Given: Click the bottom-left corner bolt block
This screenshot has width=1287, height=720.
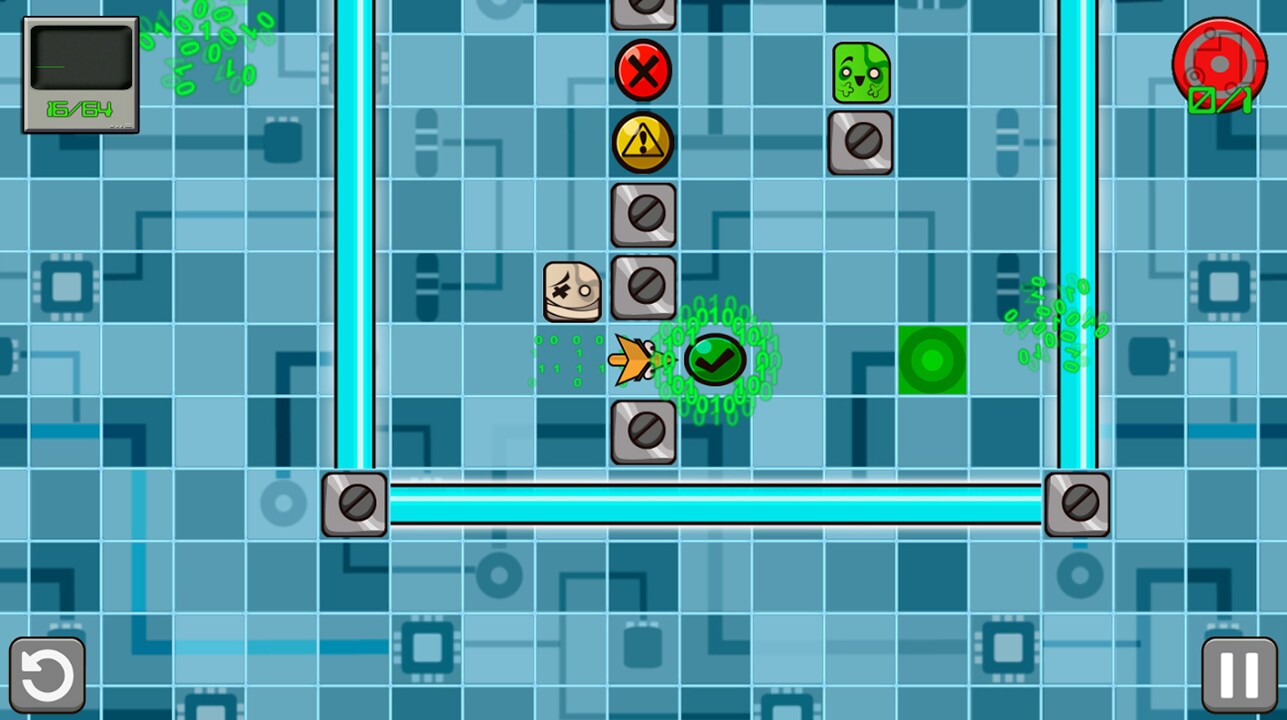Looking at the screenshot, I should [354, 502].
